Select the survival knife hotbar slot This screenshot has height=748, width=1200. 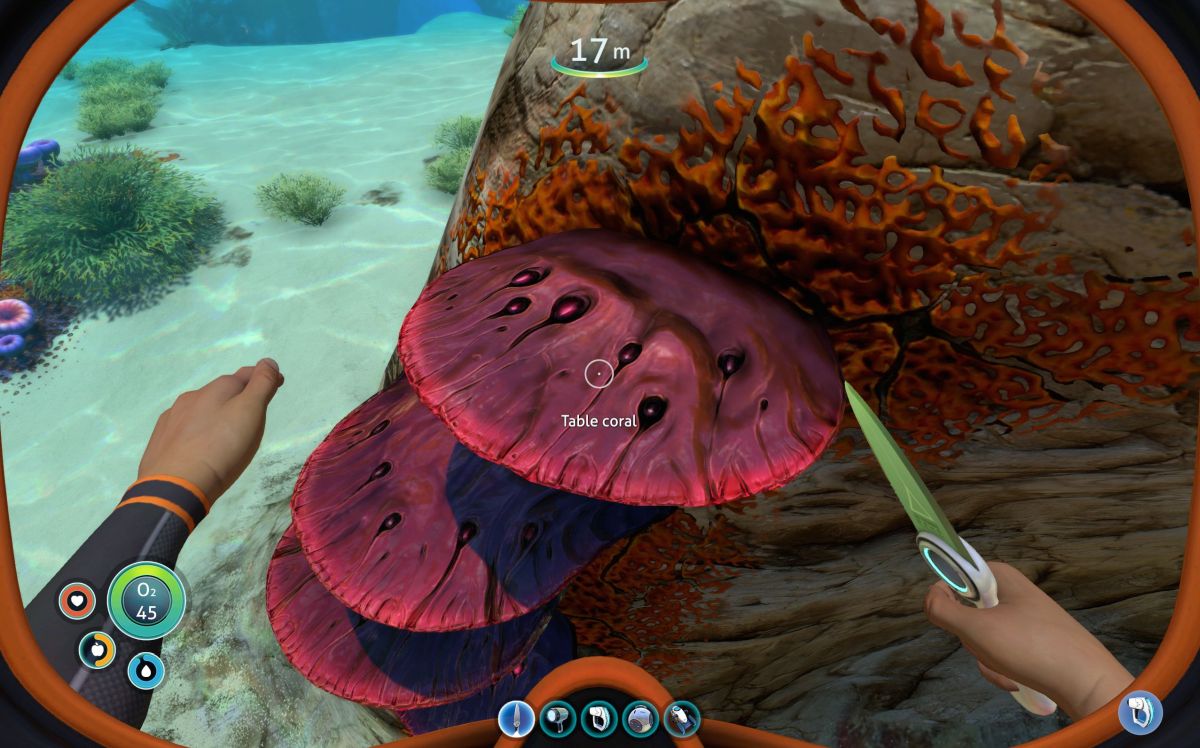pos(516,719)
